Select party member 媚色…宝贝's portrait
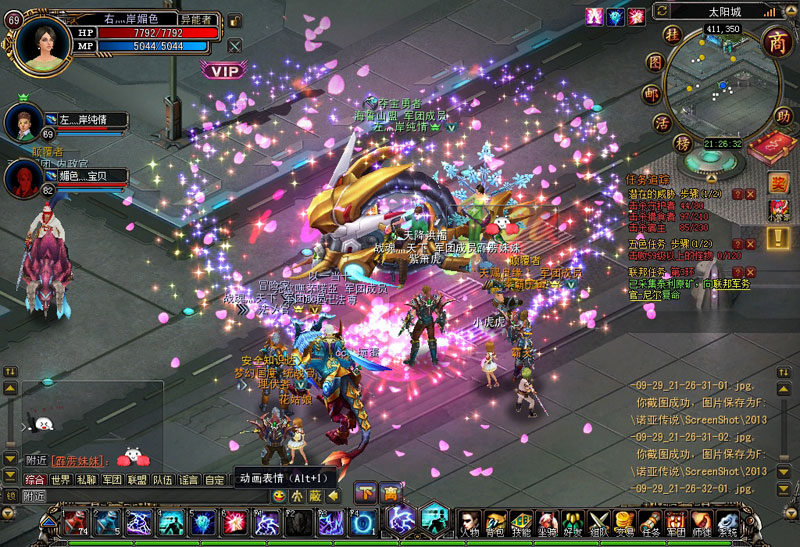 click(x=23, y=178)
